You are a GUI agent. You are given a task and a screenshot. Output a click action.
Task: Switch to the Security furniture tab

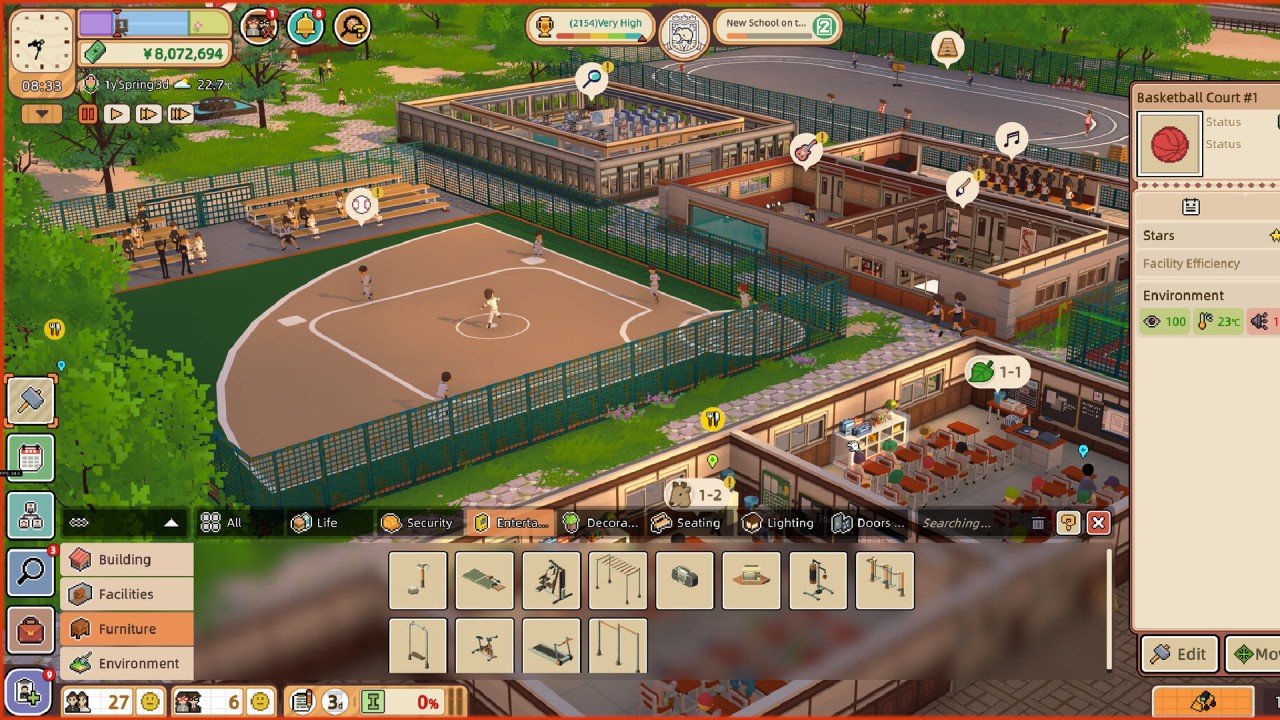[x=419, y=523]
